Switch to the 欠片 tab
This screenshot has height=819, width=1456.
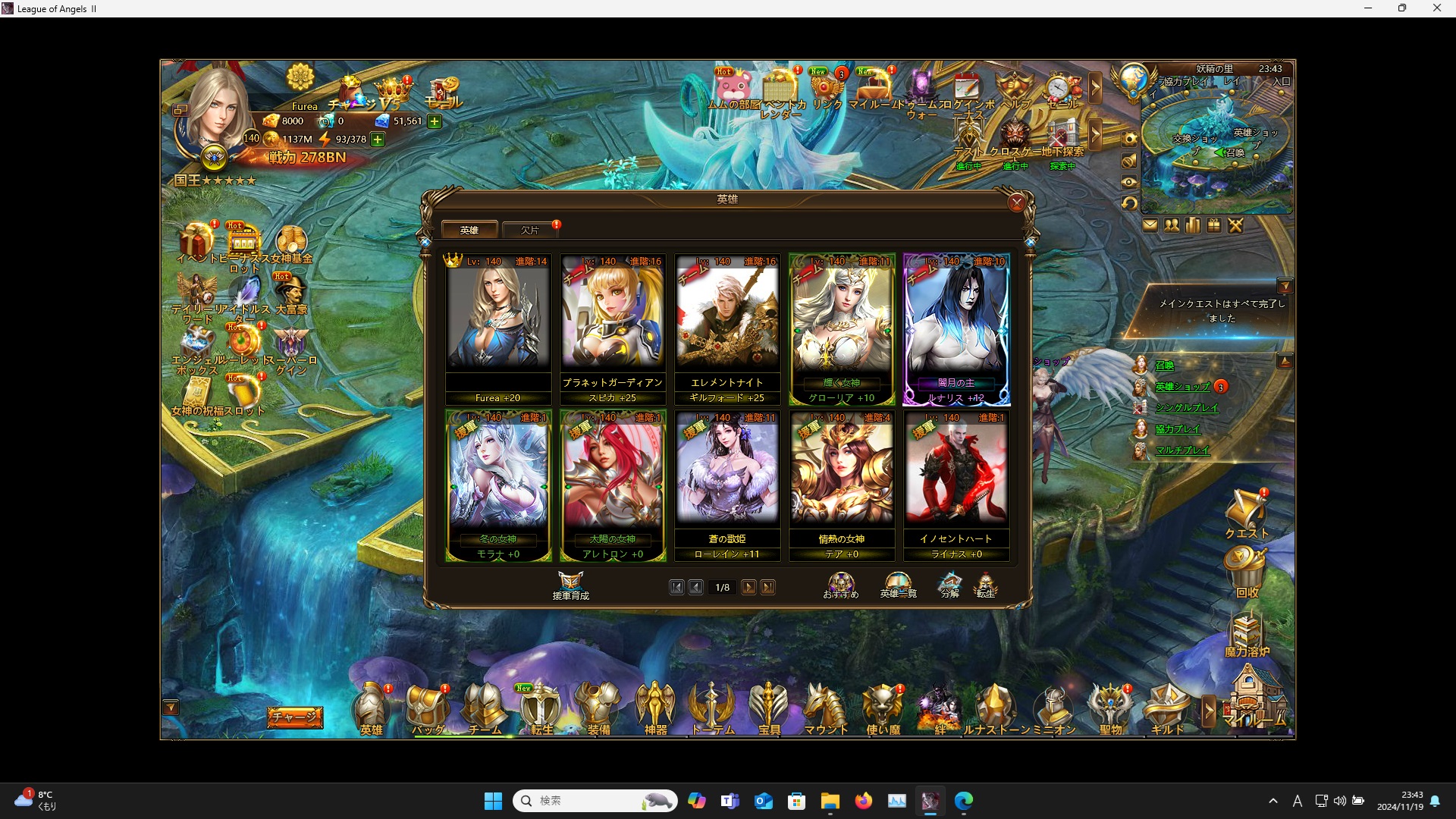530,230
